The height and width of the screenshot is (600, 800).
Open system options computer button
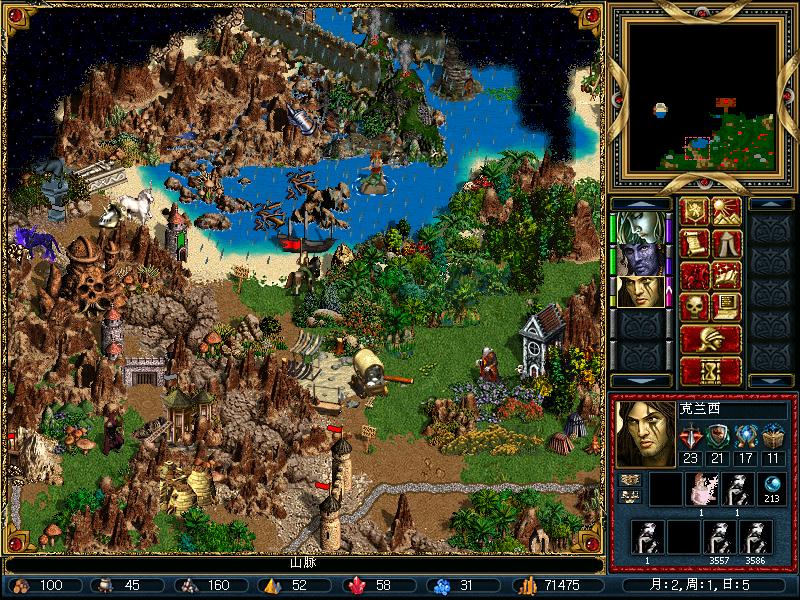726,307
